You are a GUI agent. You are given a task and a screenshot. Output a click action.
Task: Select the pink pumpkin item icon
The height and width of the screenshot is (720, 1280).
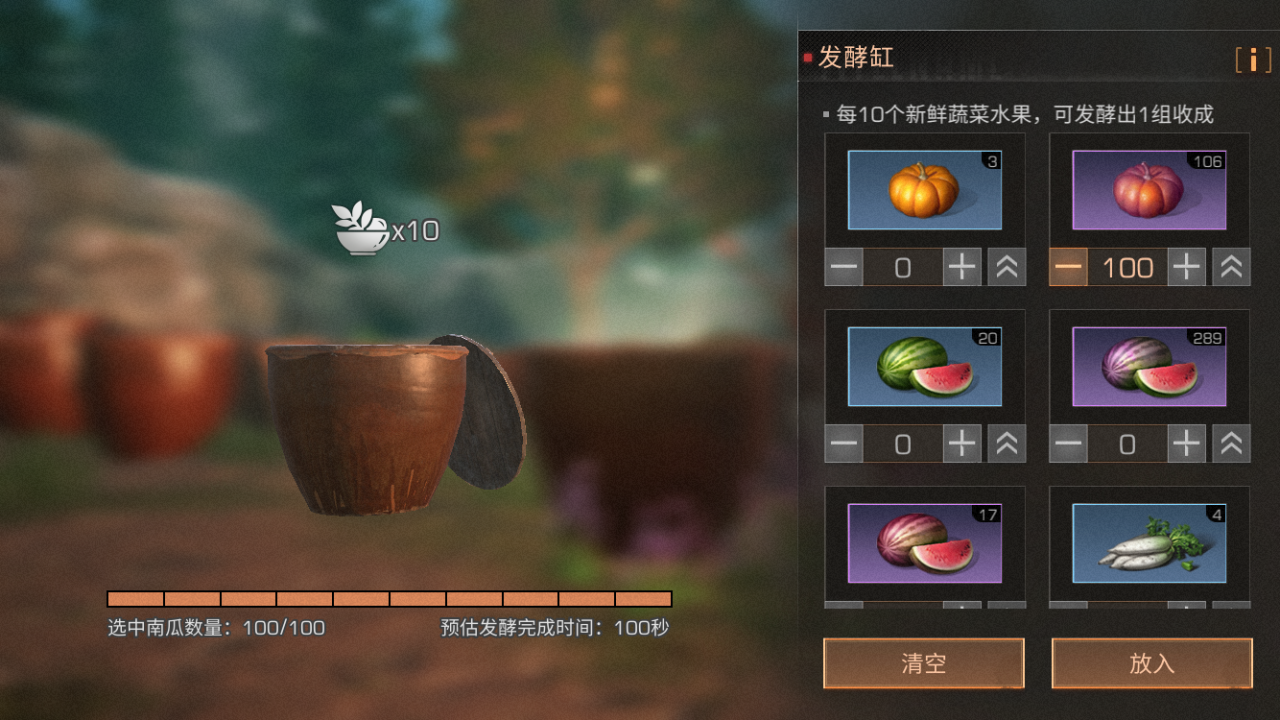tap(1148, 189)
